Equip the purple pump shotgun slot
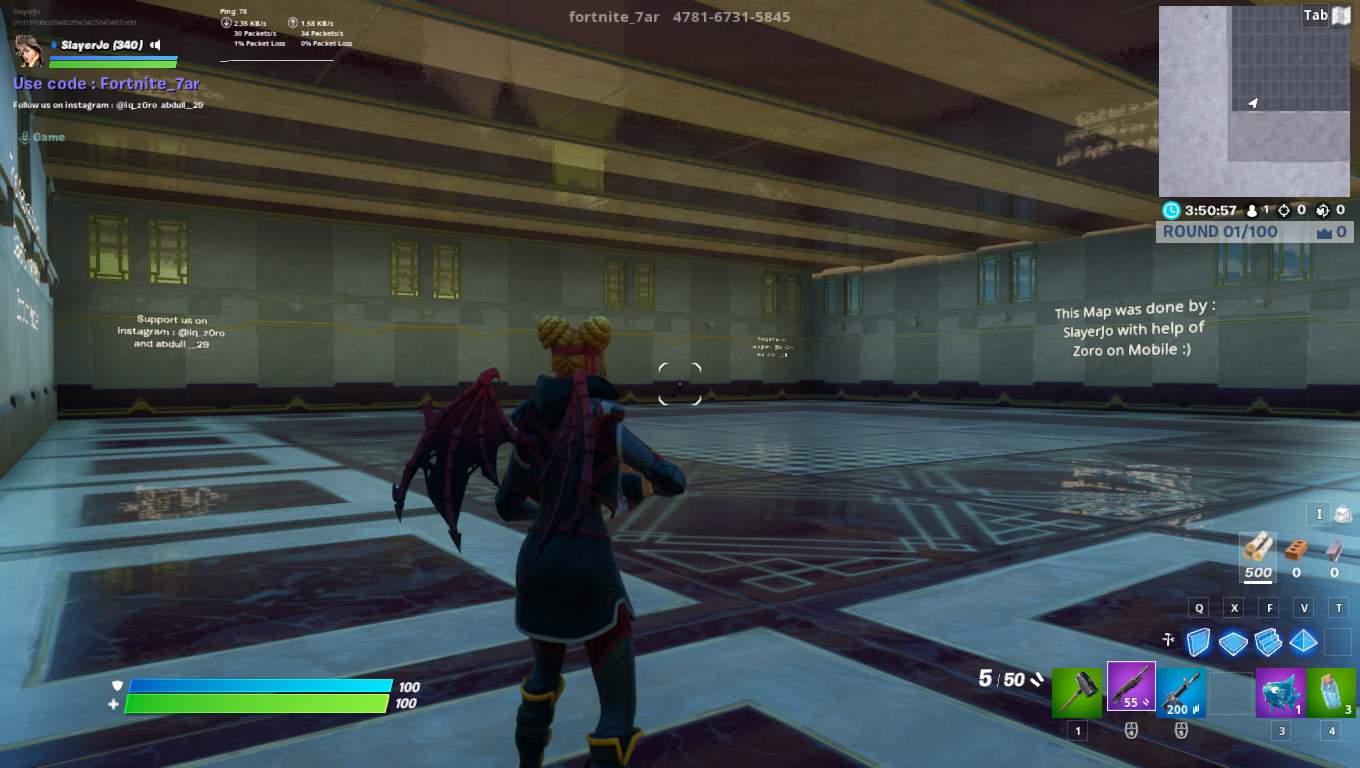Image resolution: width=1360 pixels, height=768 pixels. [x=1131, y=687]
